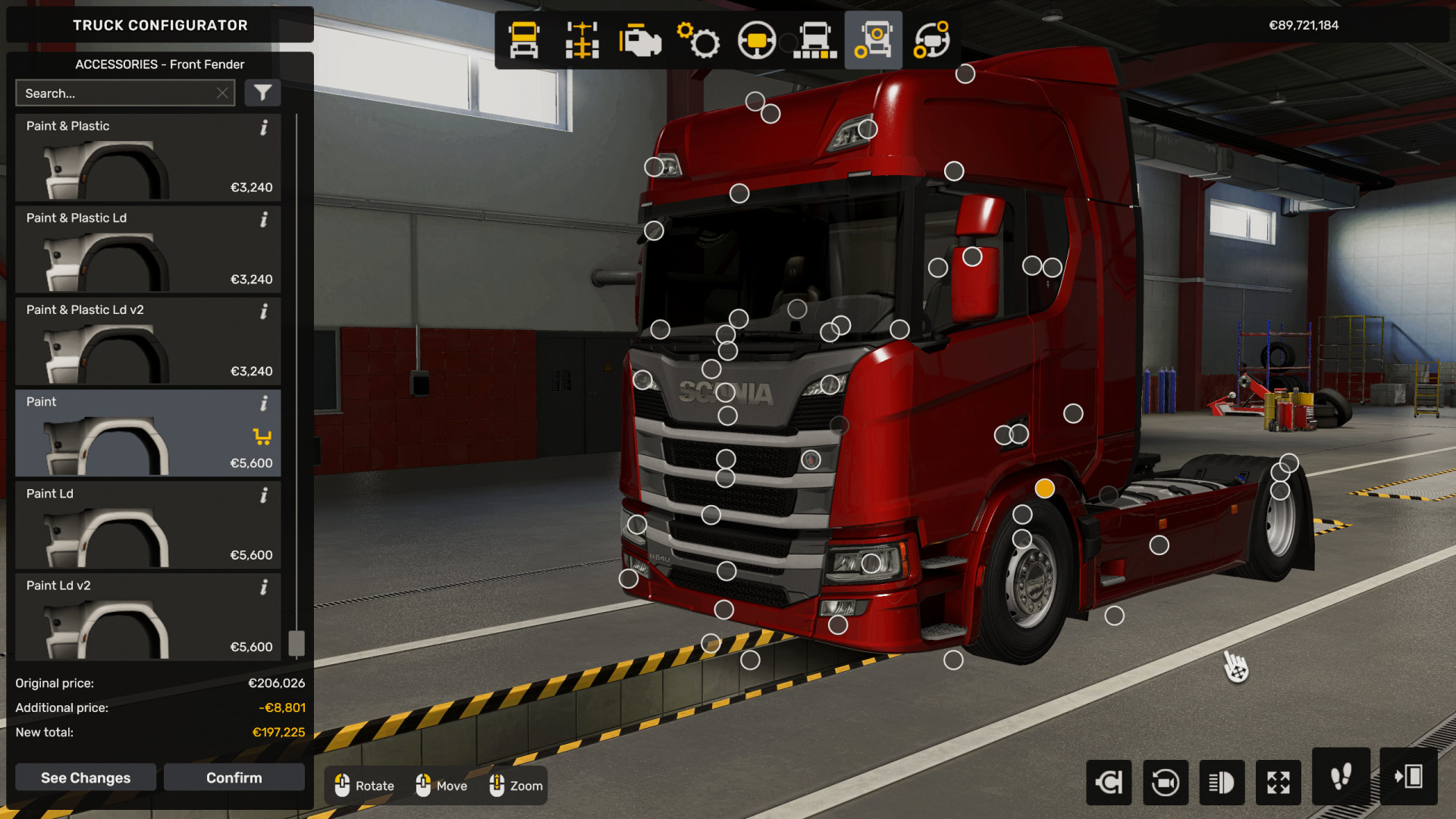1456x819 pixels.
Task: Open the chassis category tab
Action: point(582,40)
